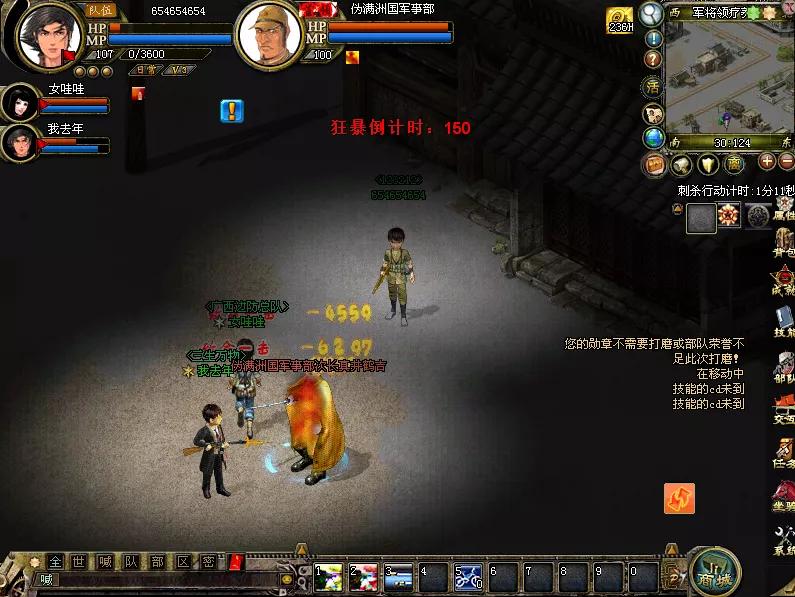Click the blue exclamation notification icon
The width and height of the screenshot is (795, 597).
click(232, 110)
